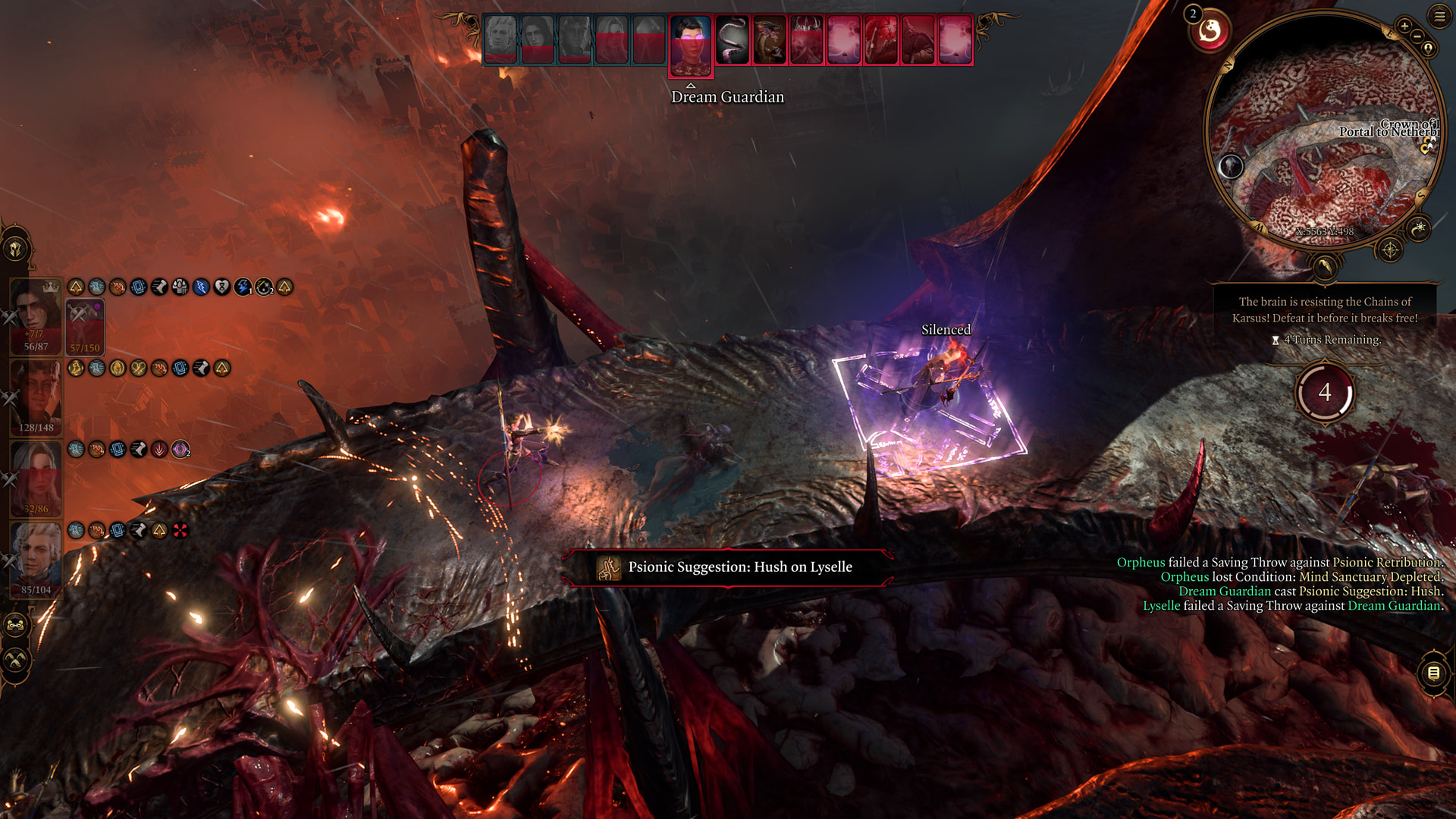Click the compass crosshair minimap button
1456x819 pixels.
pos(1390,249)
